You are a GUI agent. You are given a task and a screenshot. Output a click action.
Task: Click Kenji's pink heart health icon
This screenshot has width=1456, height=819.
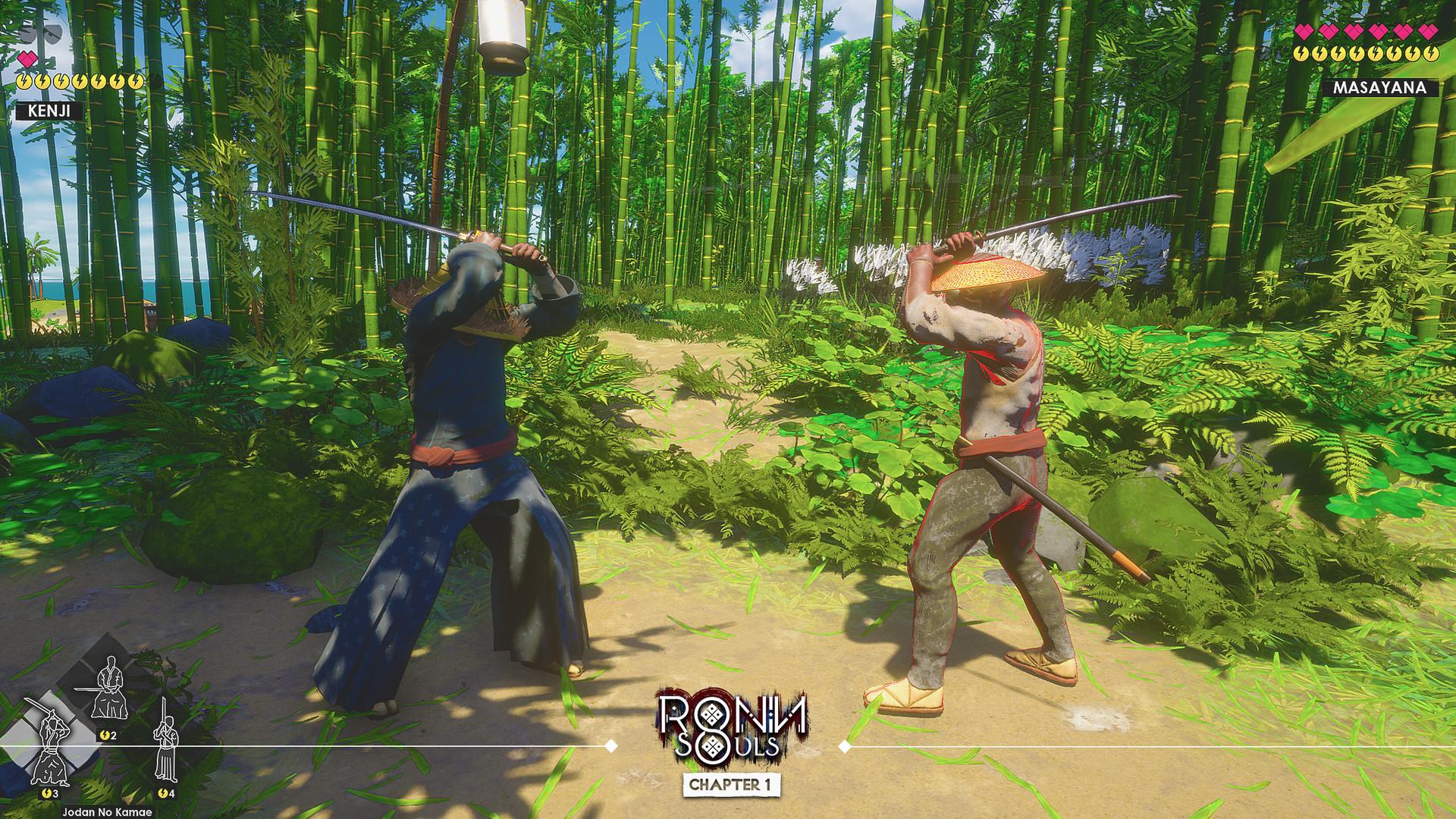tap(27, 59)
